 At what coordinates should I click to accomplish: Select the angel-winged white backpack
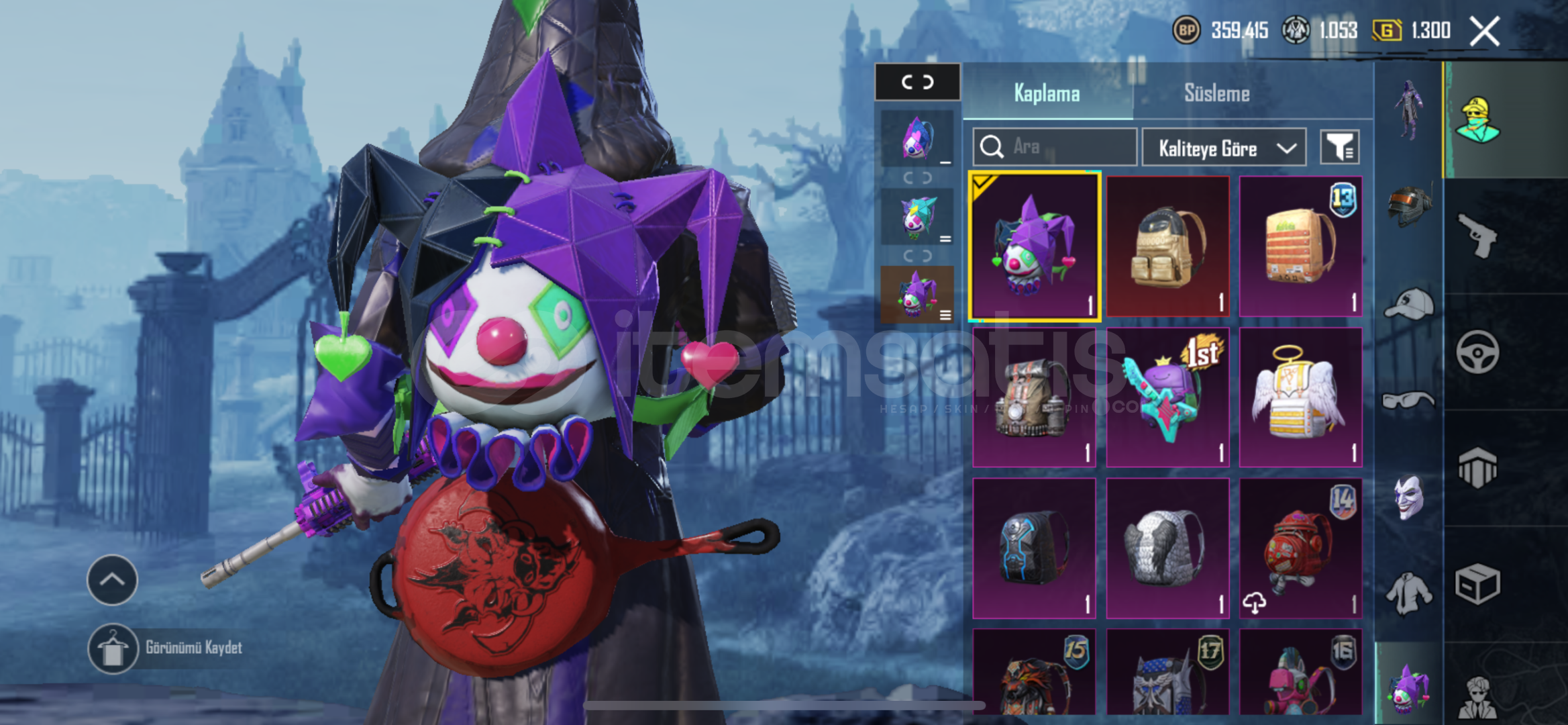pyautogui.click(x=1300, y=397)
